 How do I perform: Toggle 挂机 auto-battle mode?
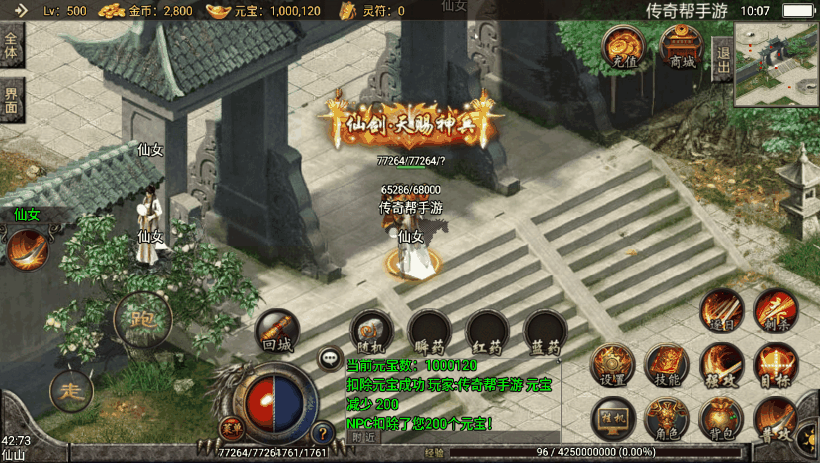point(612,417)
